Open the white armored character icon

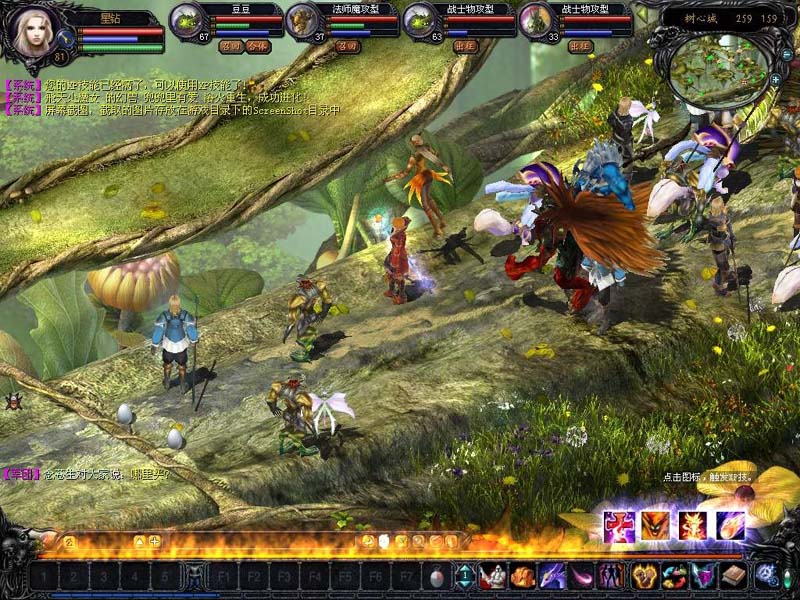[493, 576]
